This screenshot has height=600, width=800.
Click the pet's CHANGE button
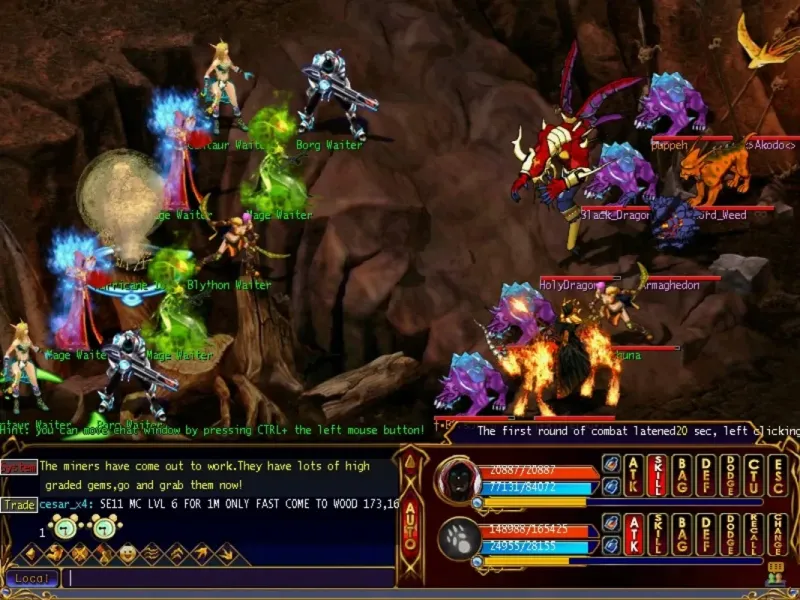[x=777, y=534]
